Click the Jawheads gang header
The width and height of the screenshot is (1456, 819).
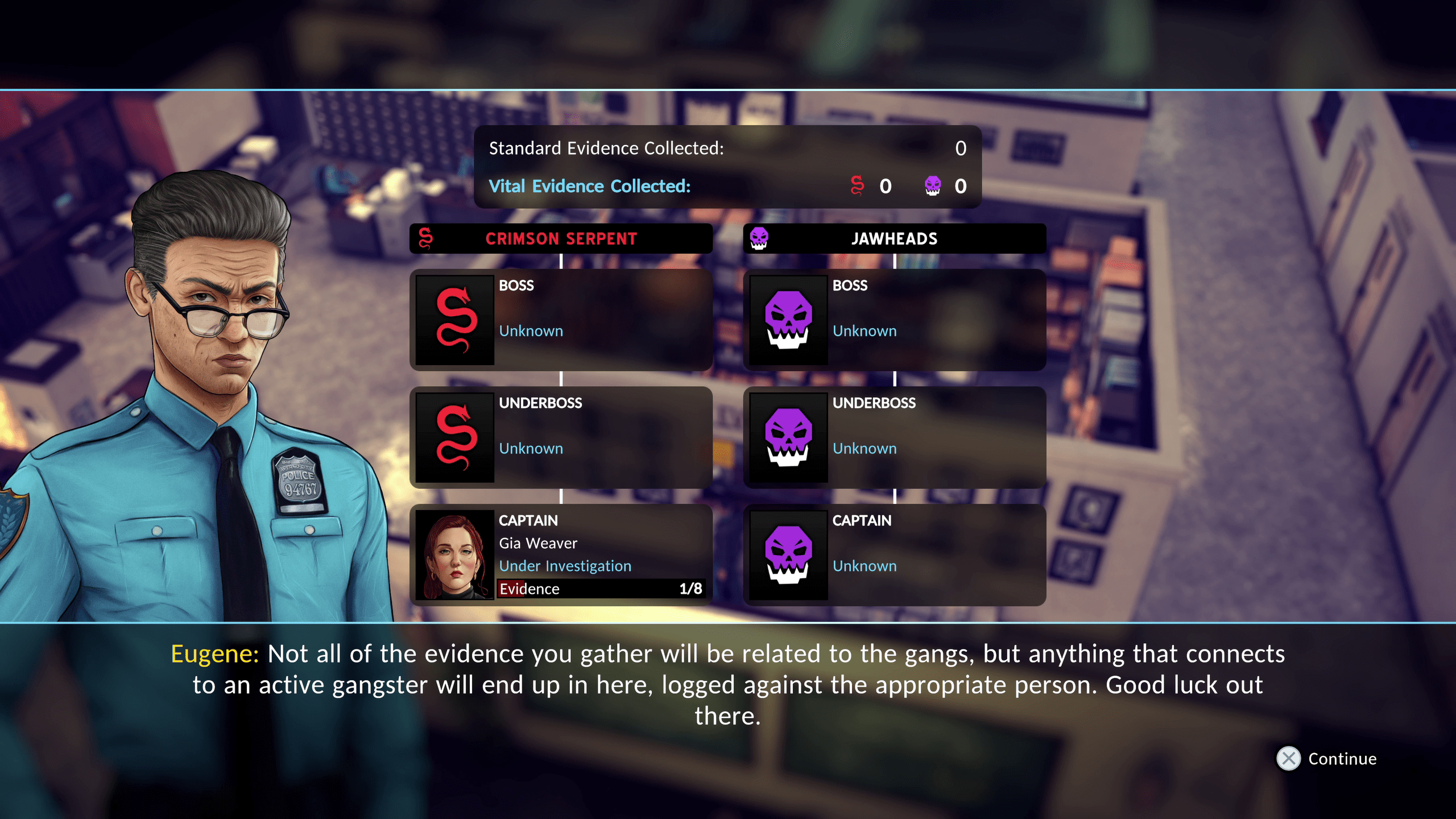click(x=894, y=238)
